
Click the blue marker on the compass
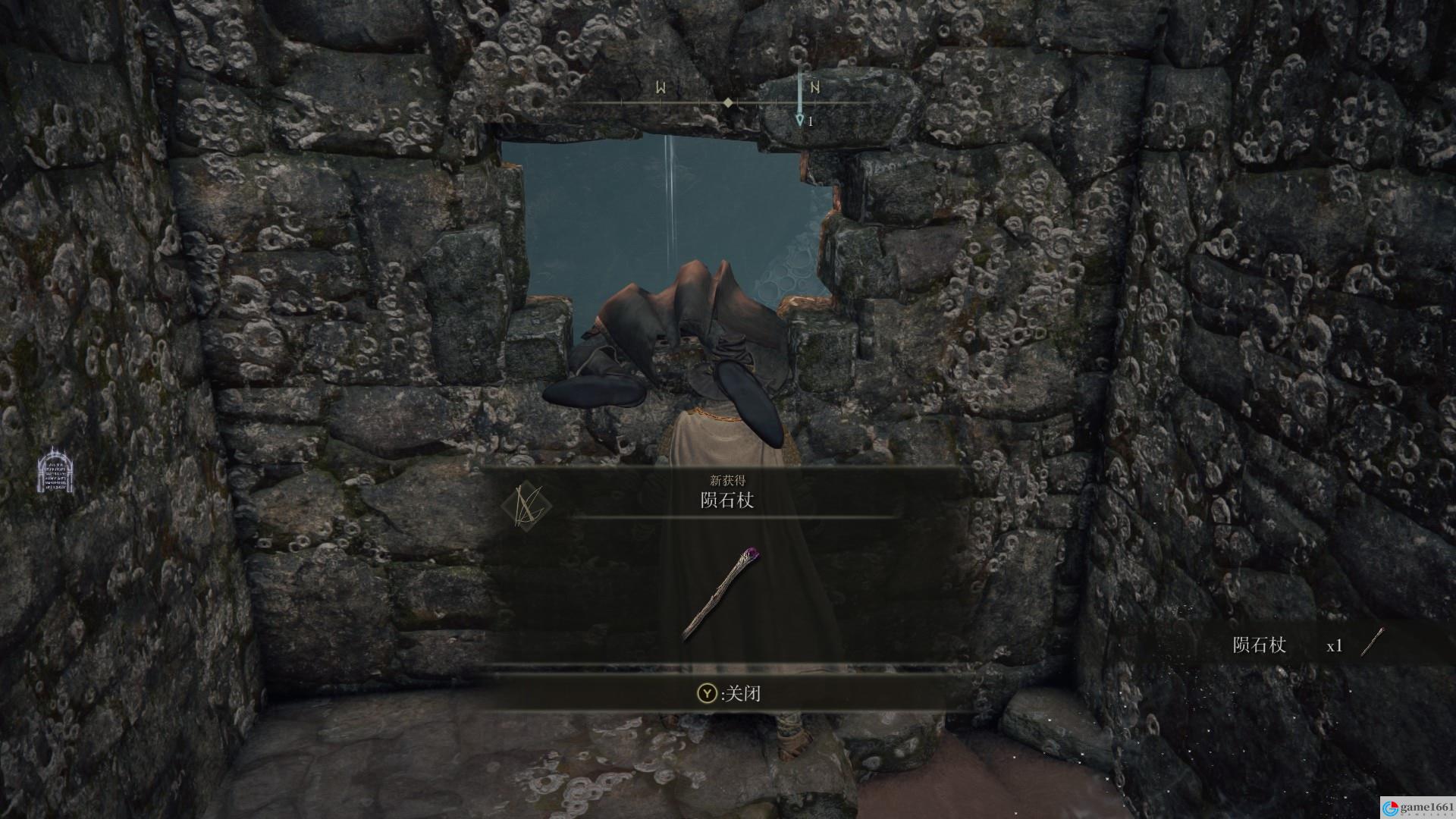coord(799,120)
